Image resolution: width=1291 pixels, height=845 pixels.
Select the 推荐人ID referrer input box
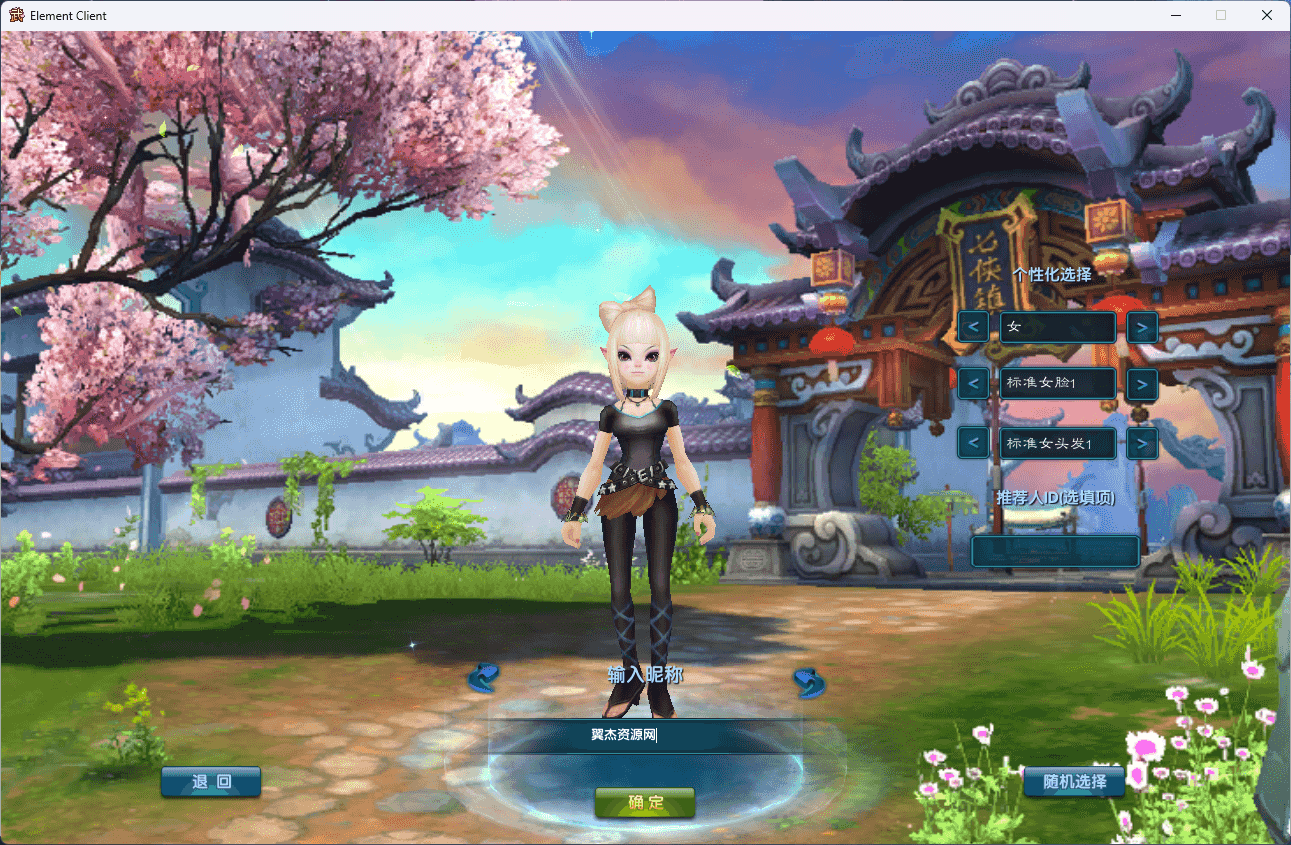click(x=1055, y=551)
